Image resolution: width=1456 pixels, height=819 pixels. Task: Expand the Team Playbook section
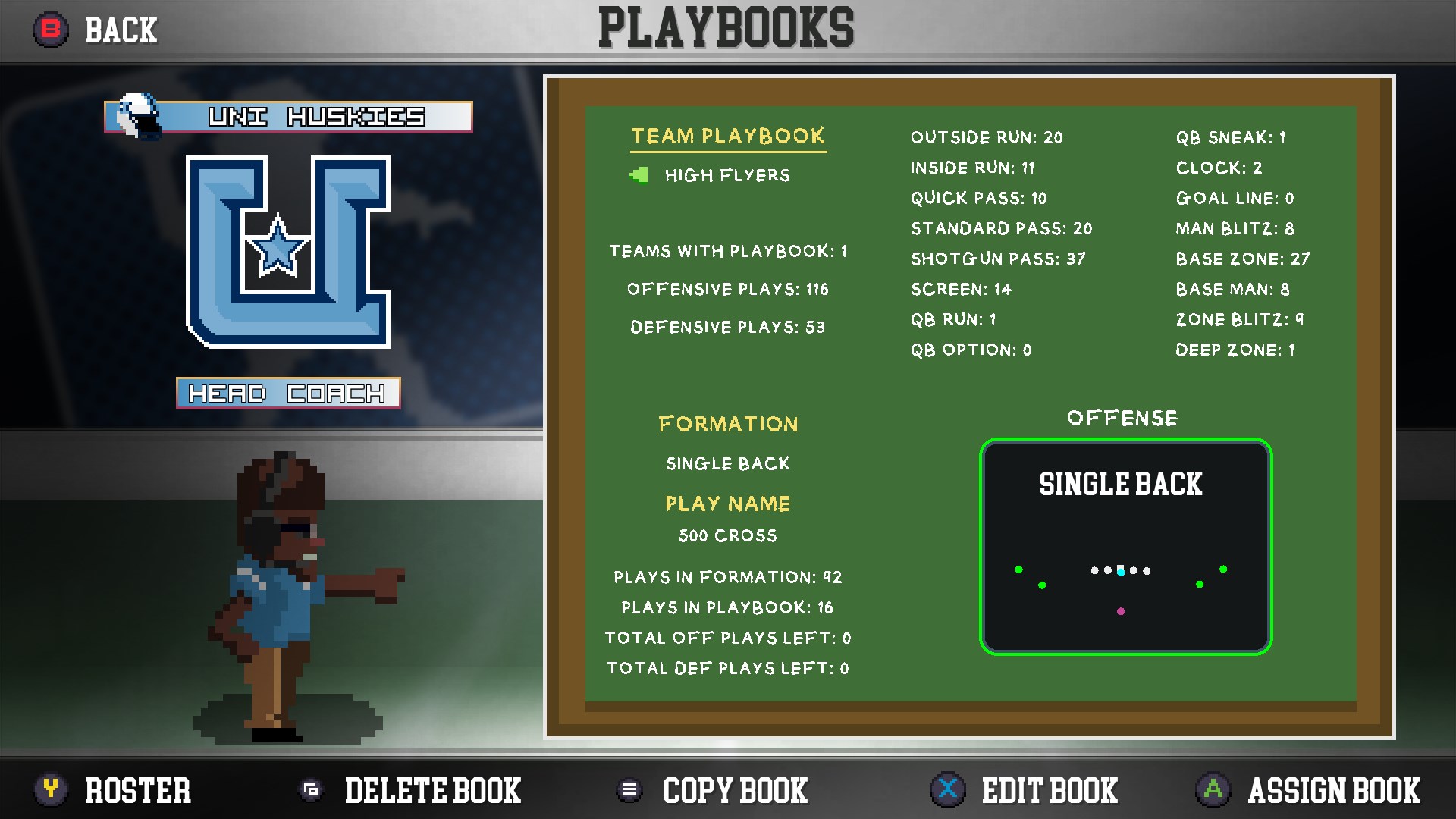[x=727, y=136]
